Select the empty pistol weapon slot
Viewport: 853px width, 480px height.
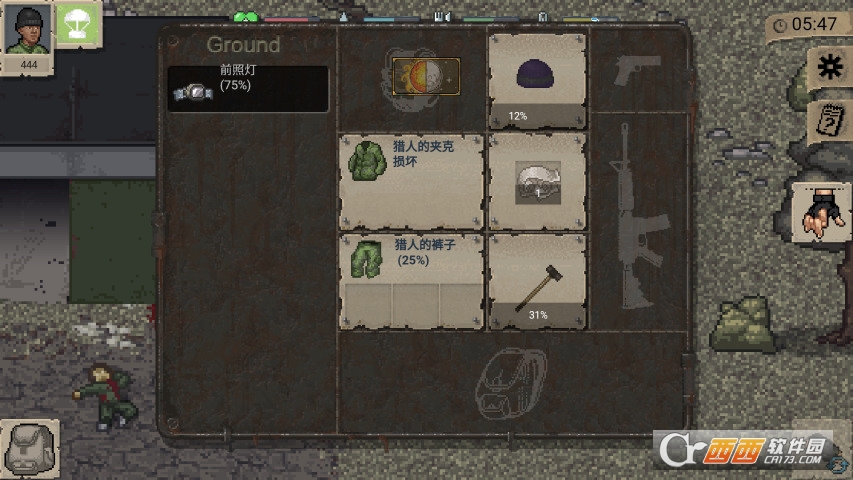pos(638,71)
